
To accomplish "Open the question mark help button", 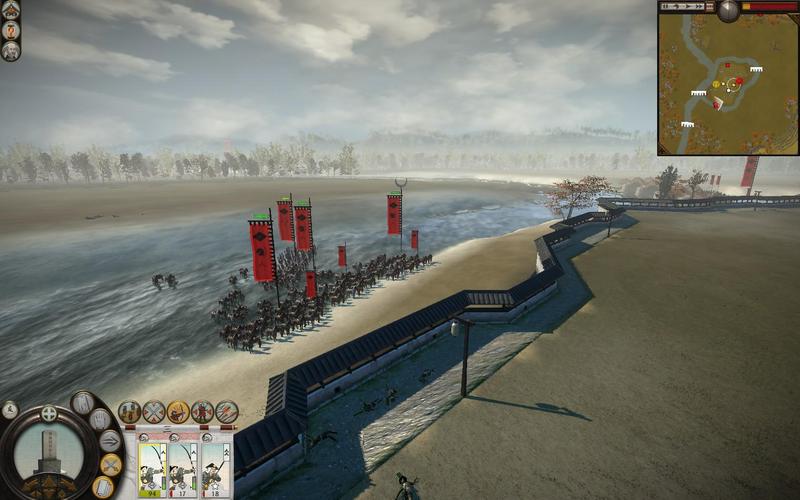I will [x=11, y=30].
